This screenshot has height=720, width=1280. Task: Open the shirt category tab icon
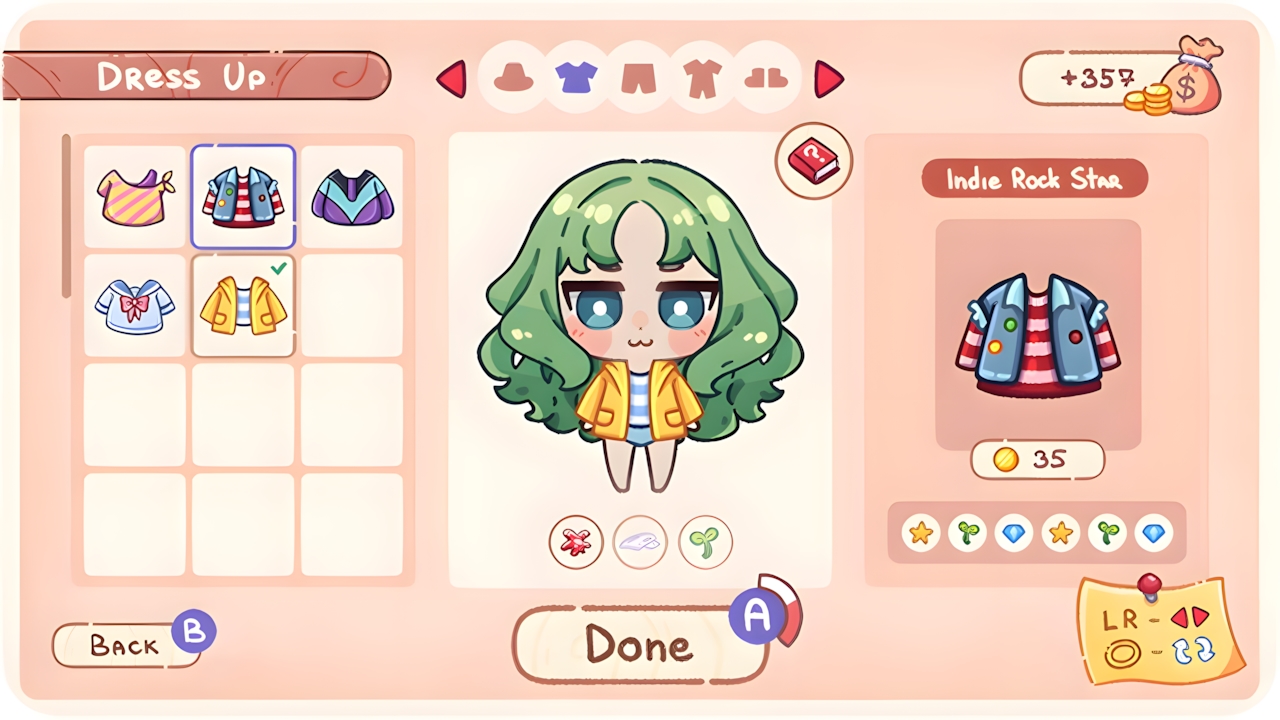coord(576,78)
